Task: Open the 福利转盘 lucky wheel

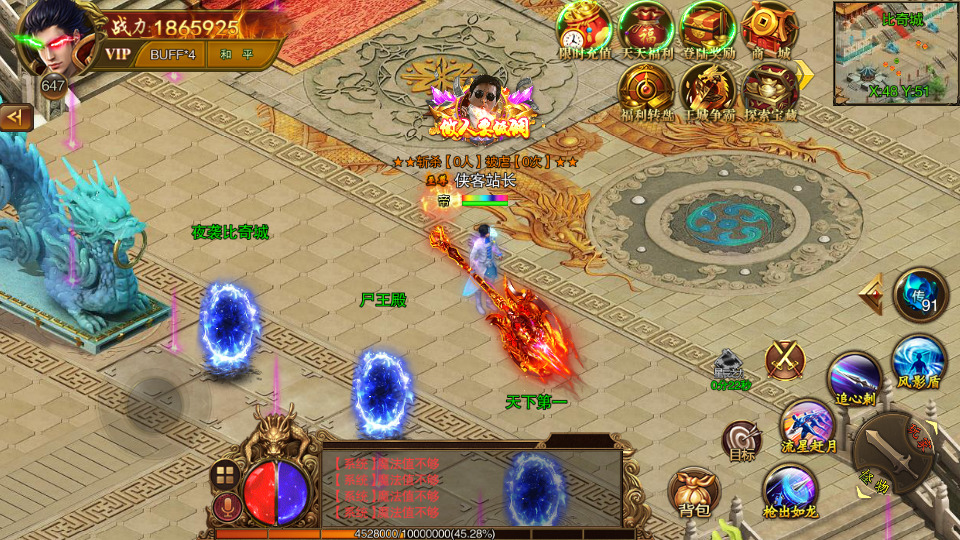Action: click(645, 90)
